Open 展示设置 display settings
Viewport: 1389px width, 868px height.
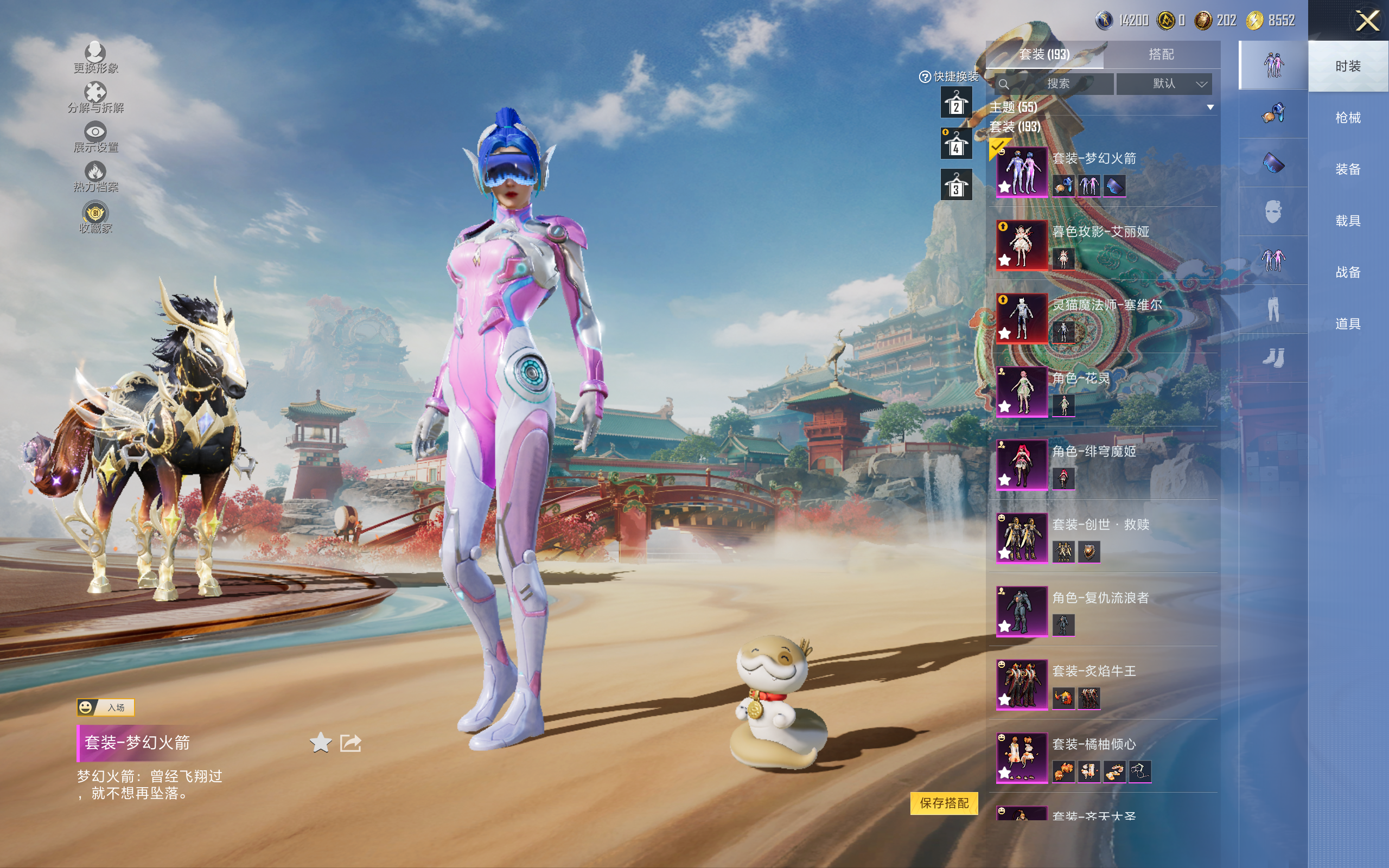(95, 137)
